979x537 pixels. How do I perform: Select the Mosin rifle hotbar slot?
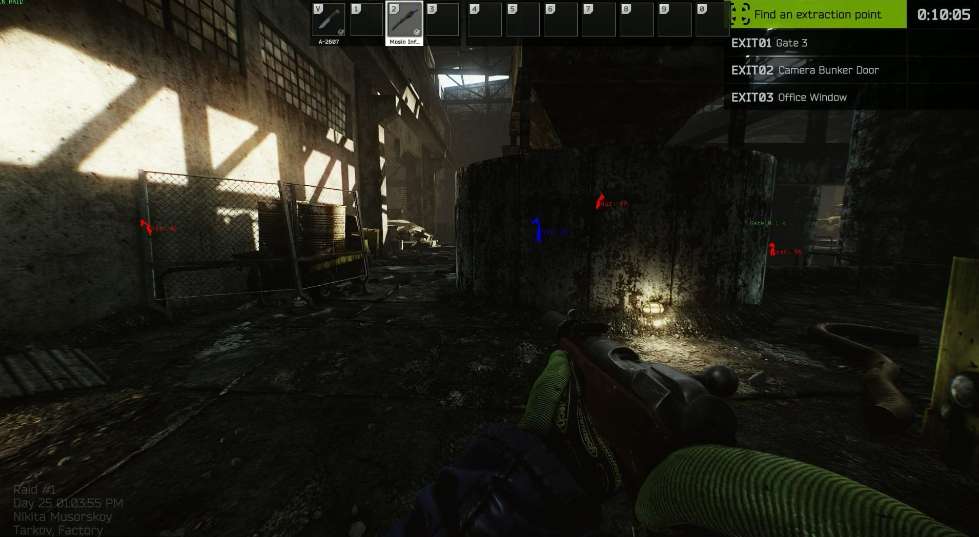tap(404, 20)
